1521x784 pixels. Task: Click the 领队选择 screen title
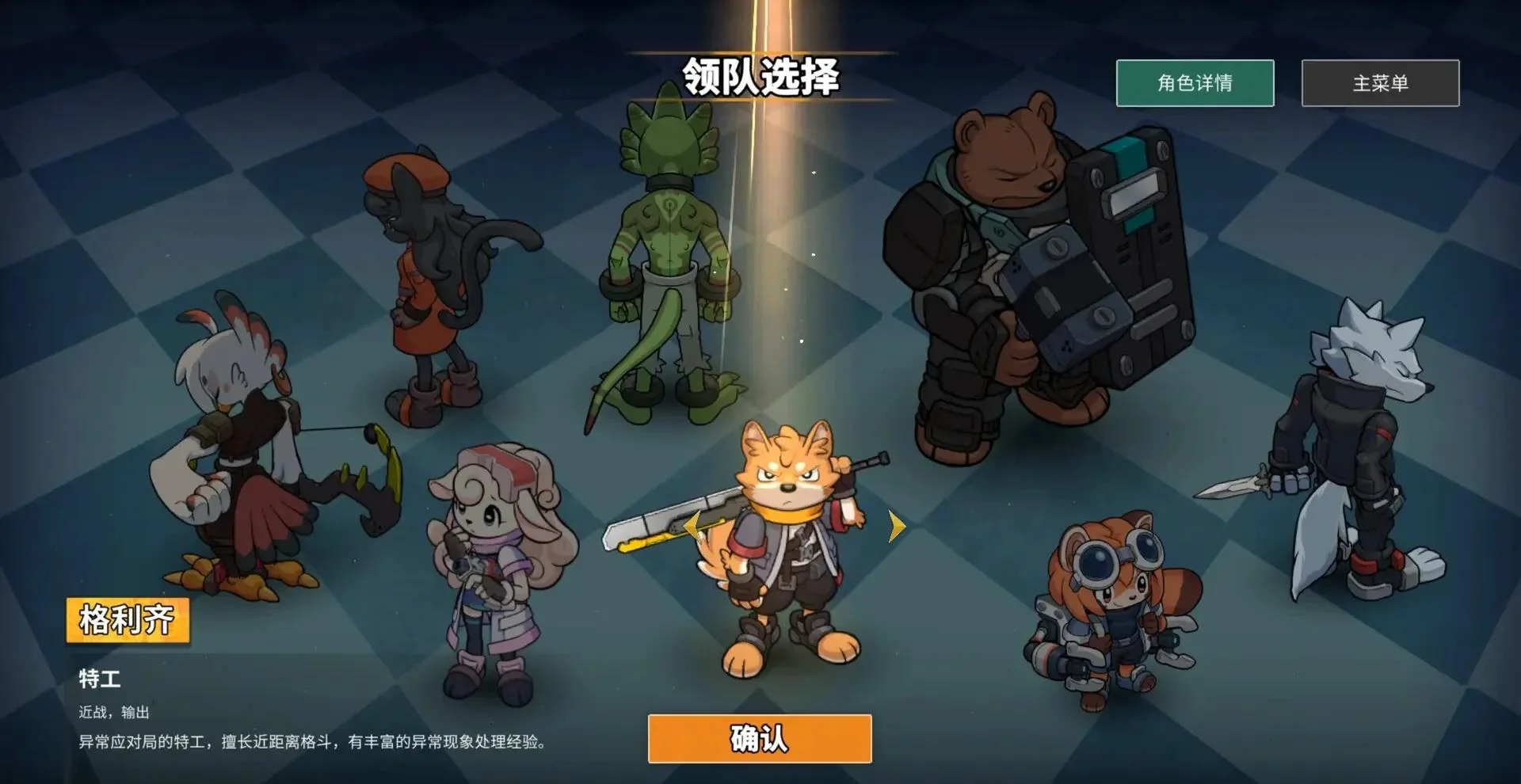(762, 77)
